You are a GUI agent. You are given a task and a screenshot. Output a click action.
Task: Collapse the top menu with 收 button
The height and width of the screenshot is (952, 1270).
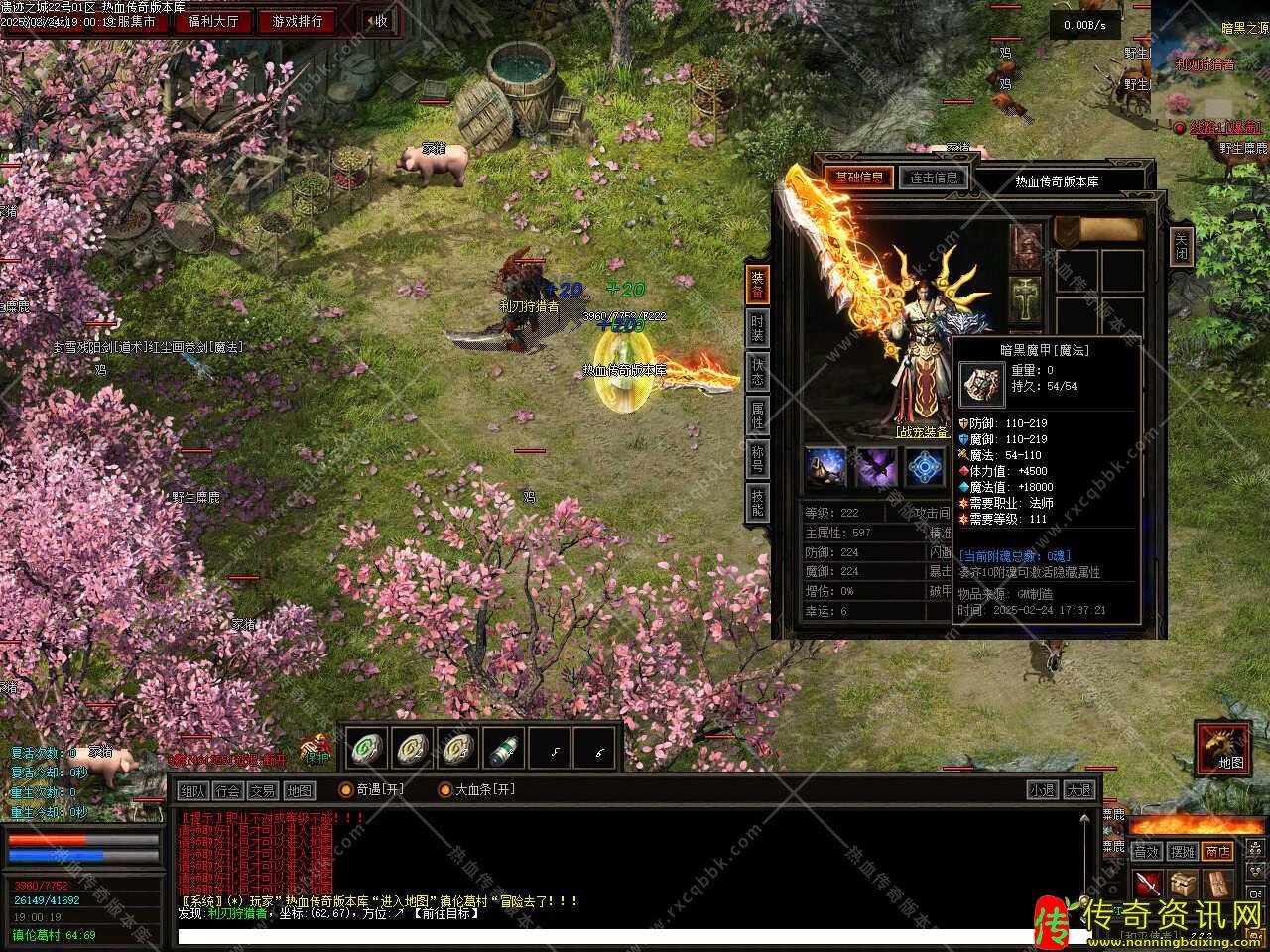click(376, 21)
